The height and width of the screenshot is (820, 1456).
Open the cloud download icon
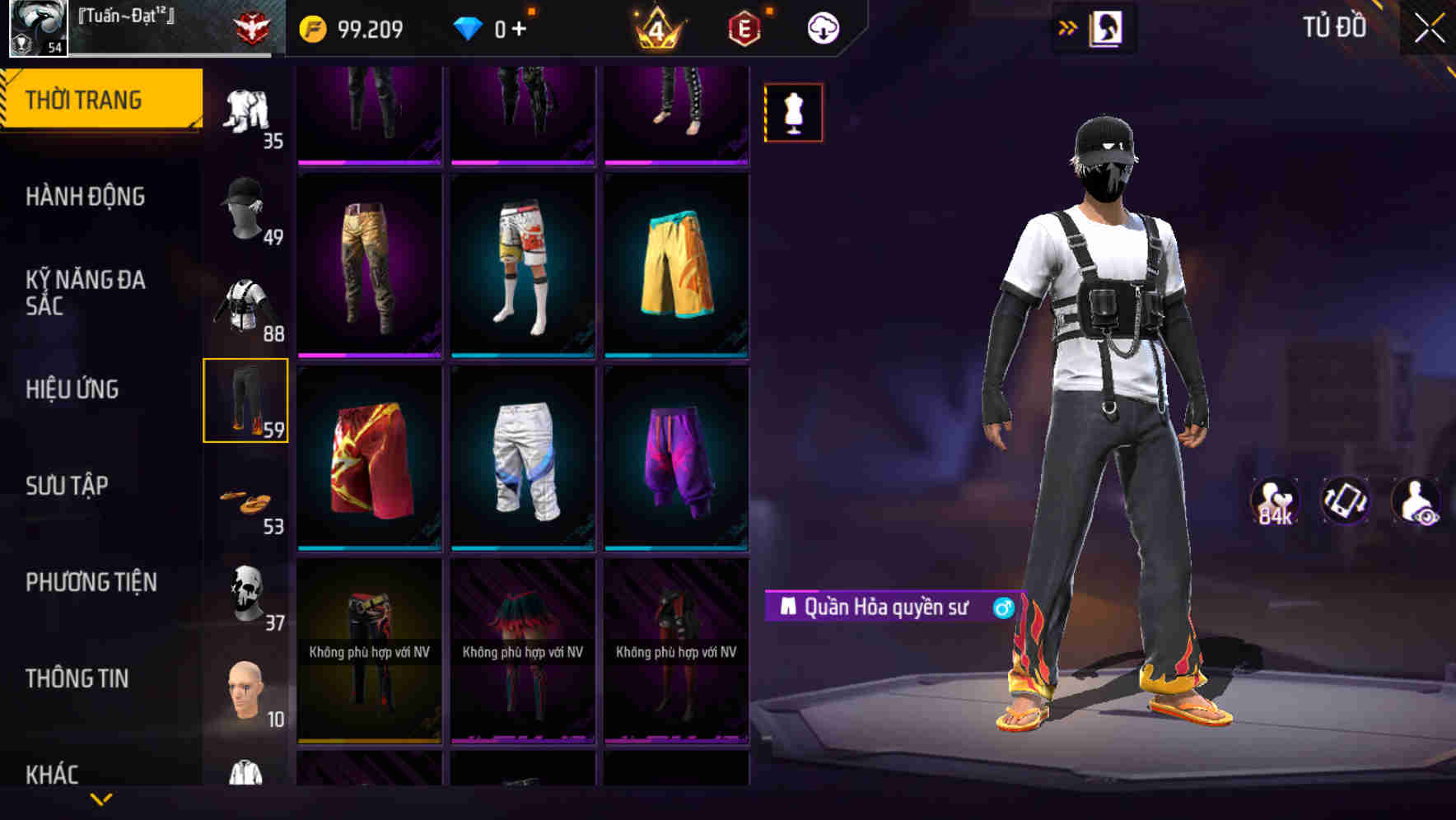[821, 27]
